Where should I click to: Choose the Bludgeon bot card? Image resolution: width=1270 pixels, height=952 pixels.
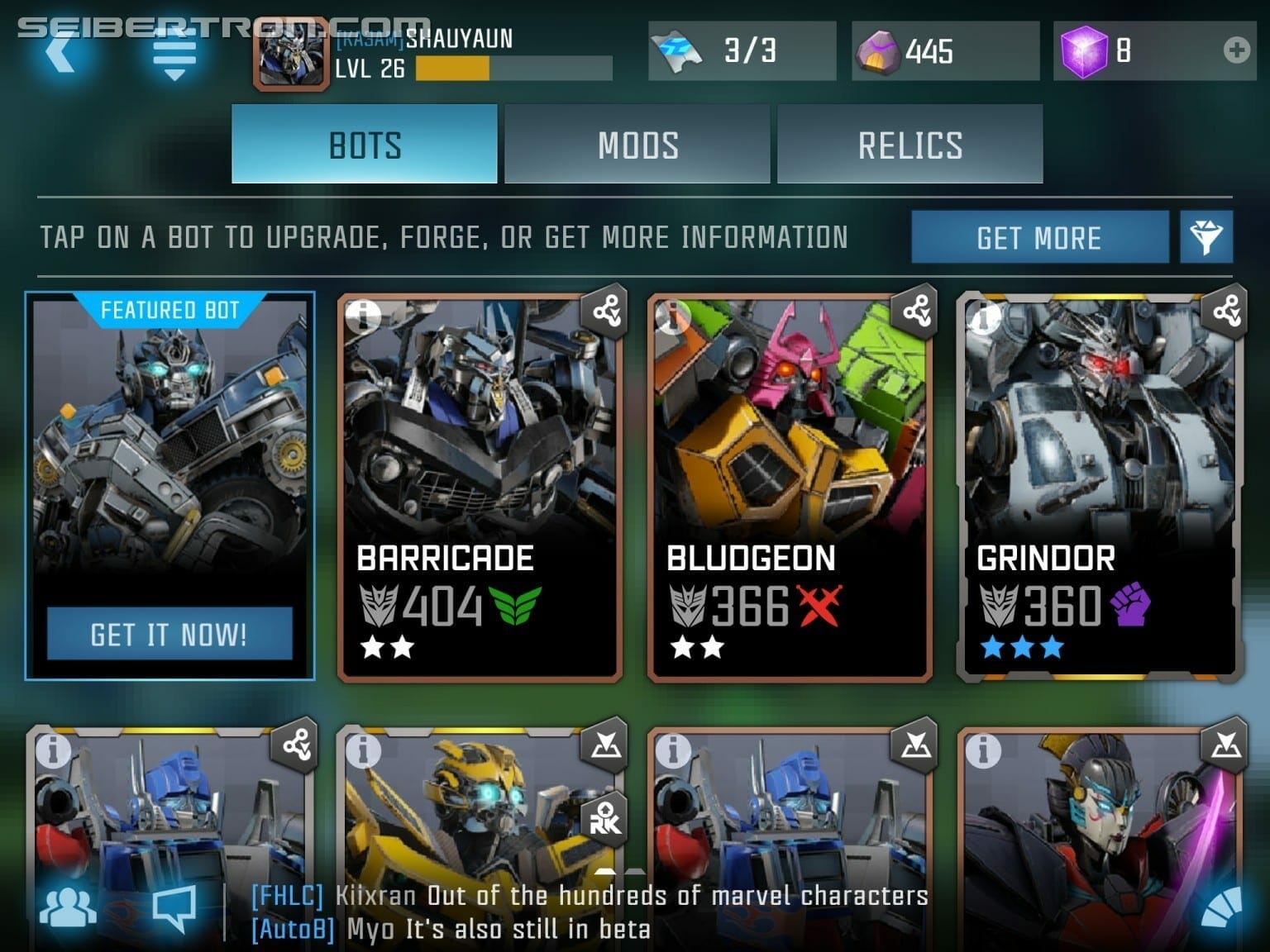pos(790,488)
